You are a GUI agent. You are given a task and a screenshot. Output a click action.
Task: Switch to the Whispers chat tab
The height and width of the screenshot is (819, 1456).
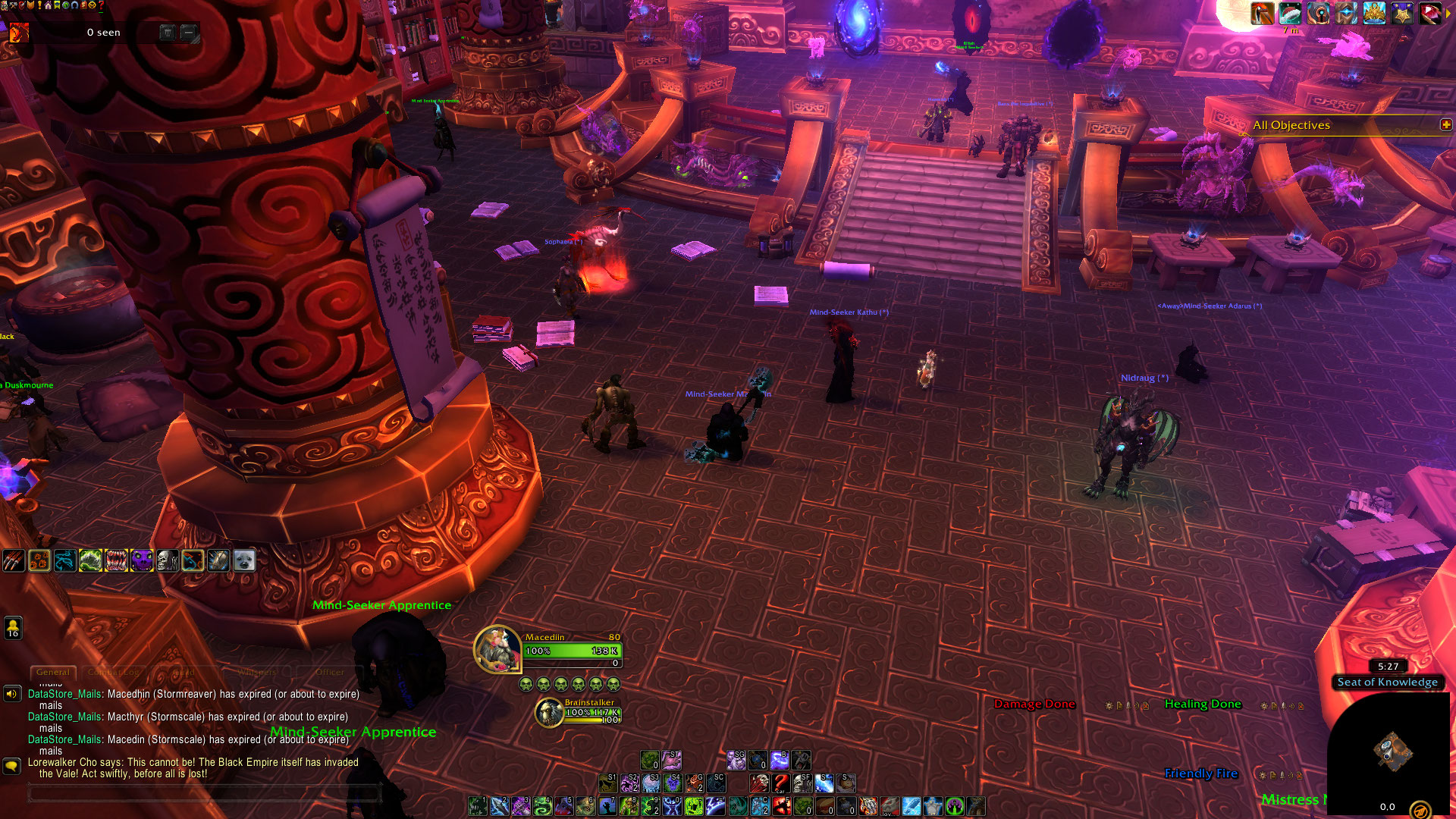tap(257, 672)
